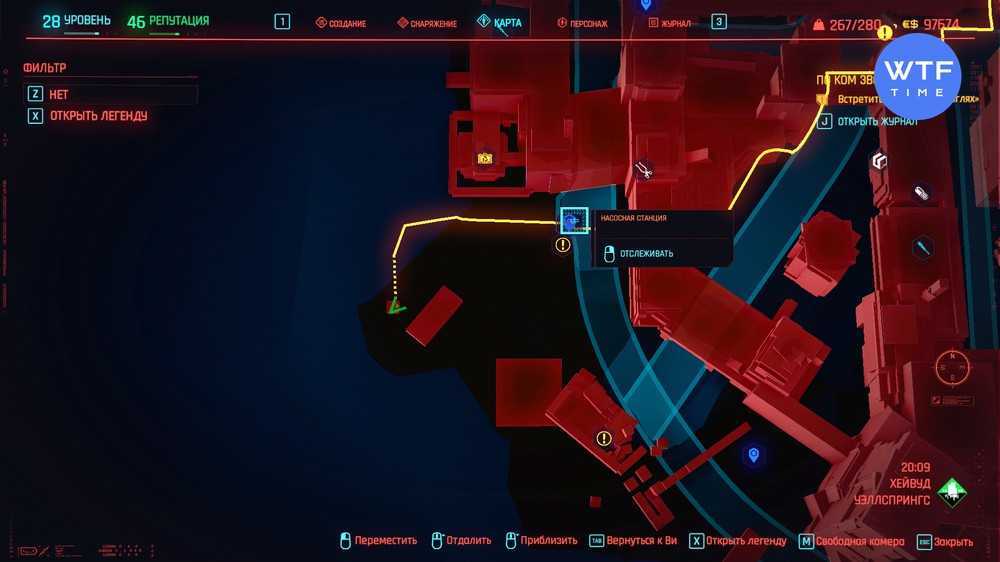
Task: Select the yellow camera map marker
Action: [485, 158]
